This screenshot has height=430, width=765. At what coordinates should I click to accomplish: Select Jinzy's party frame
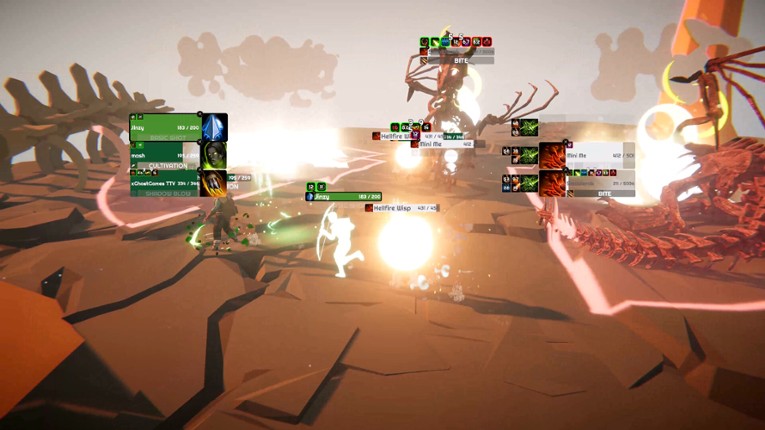point(165,129)
